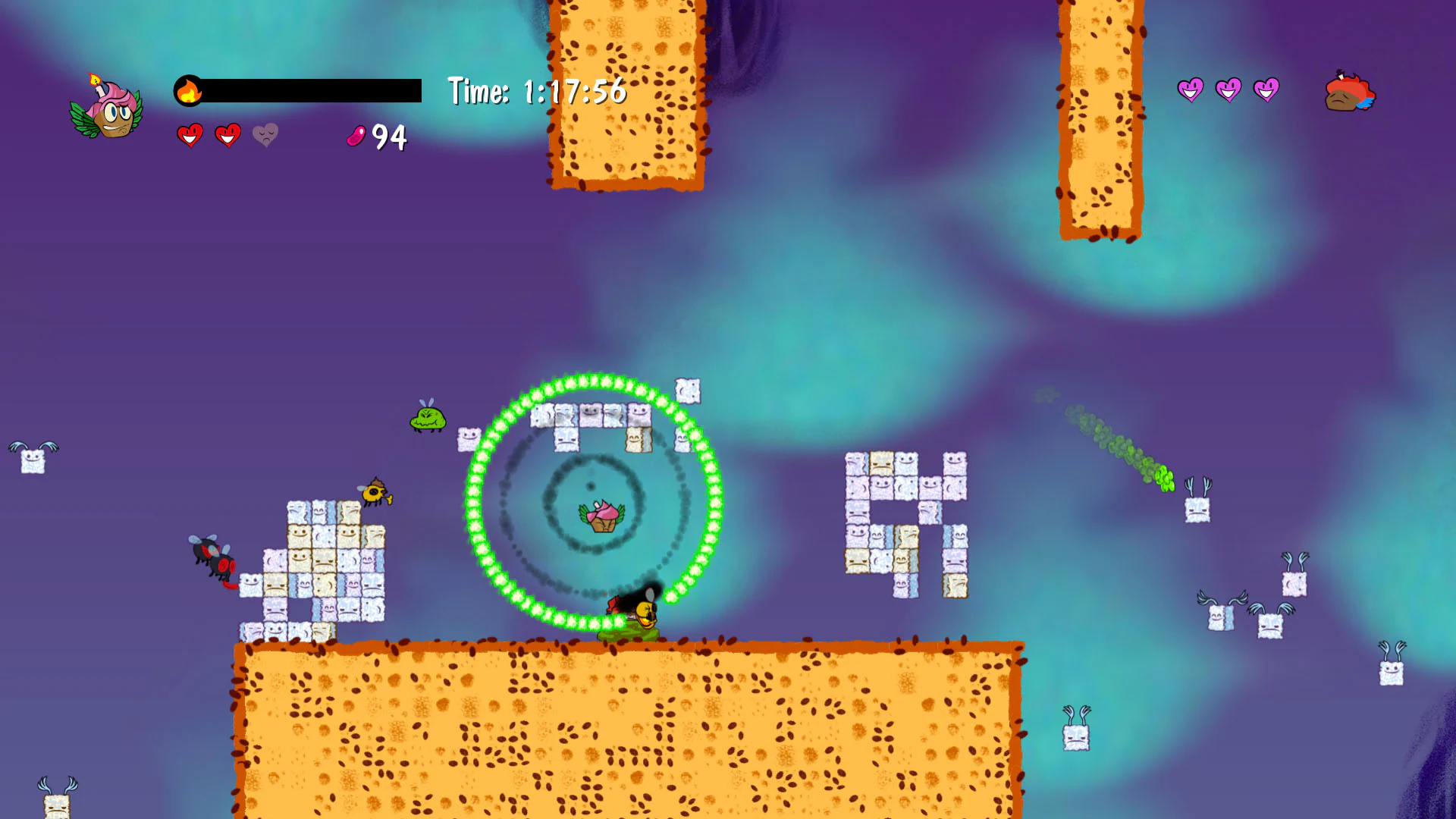1456x819 pixels.
Task: Click the black flame power bar
Action: pyautogui.click(x=311, y=91)
